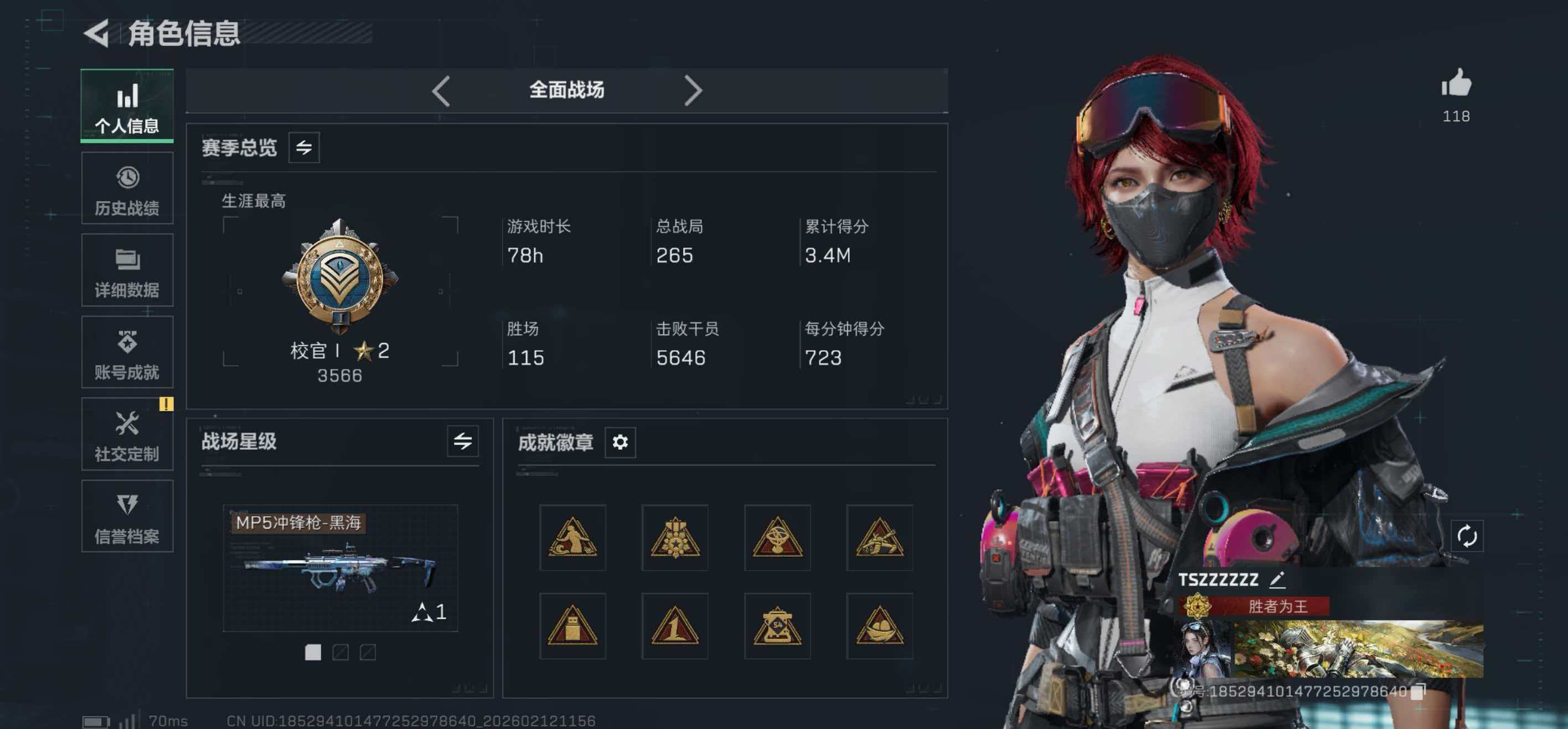The width and height of the screenshot is (1568, 729).
Task: Edit the TSZZZZZZ nickname pencil icon
Action: 1277,580
